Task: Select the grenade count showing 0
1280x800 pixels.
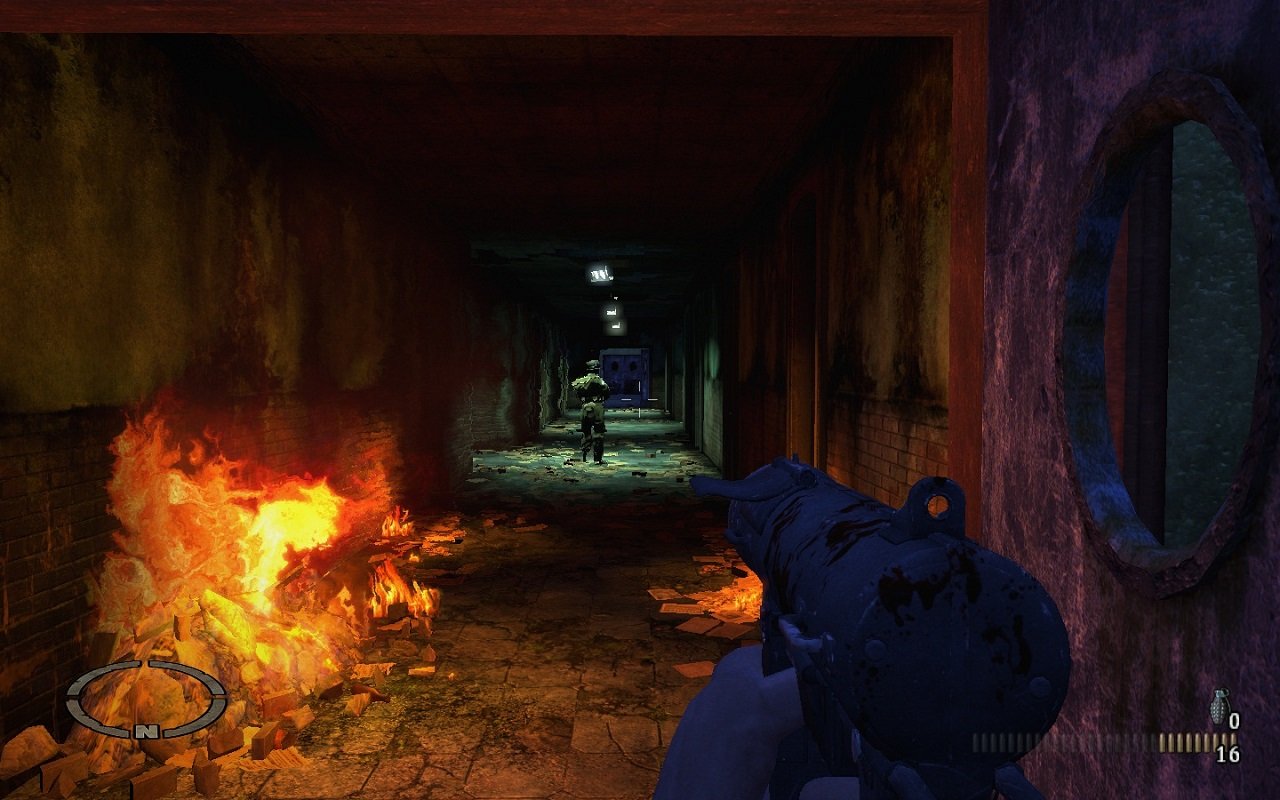Action: pos(1236,720)
